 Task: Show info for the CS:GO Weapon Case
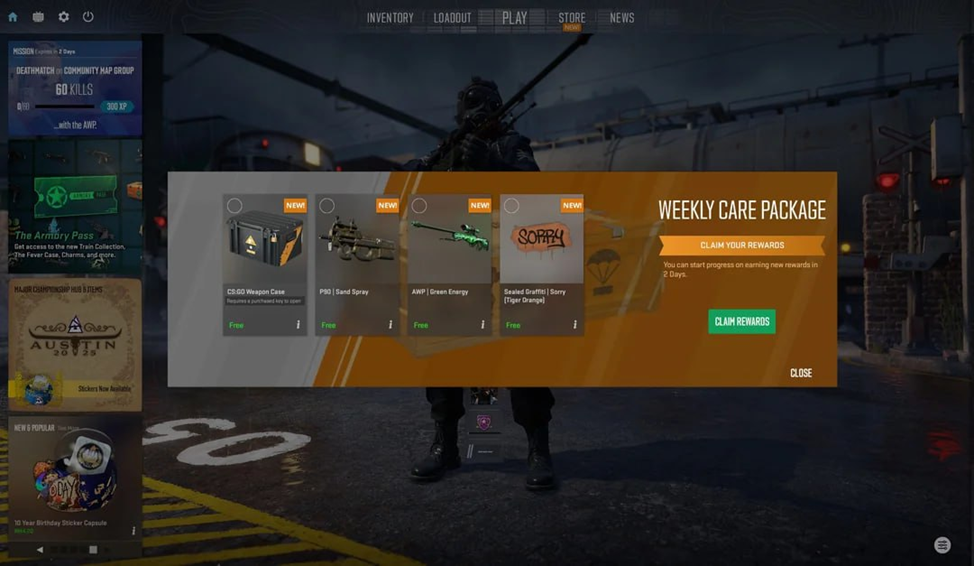coord(298,325)
